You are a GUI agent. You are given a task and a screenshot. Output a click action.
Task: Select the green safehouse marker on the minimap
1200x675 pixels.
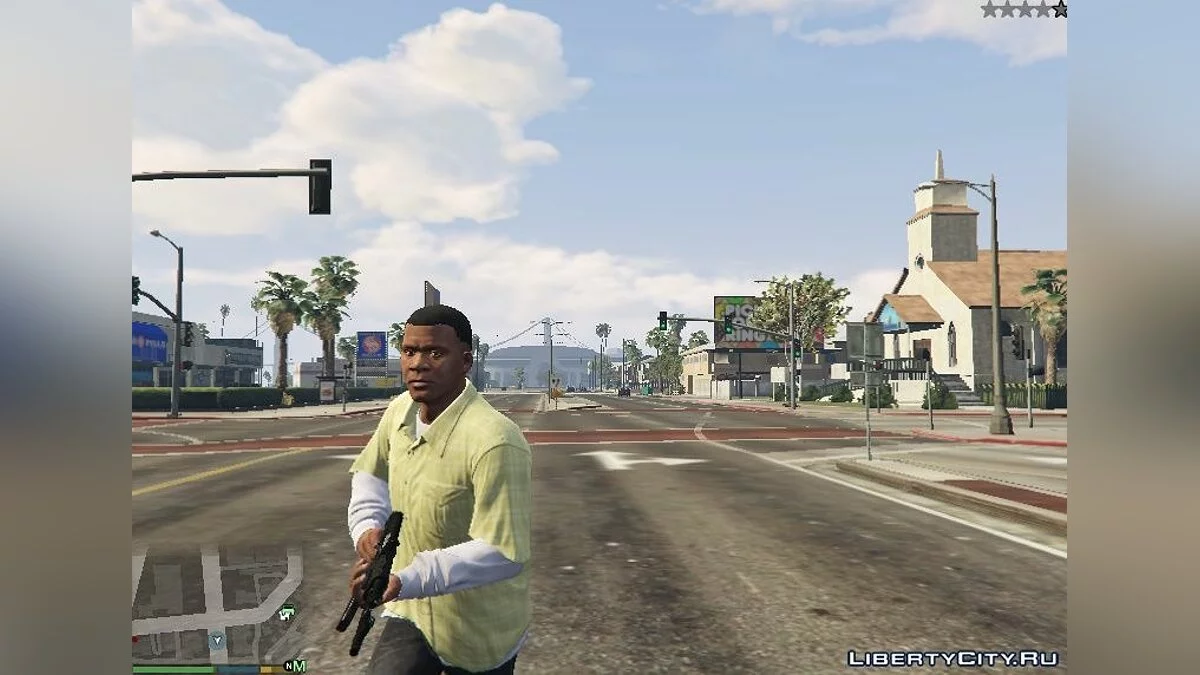tap(288, 612)
